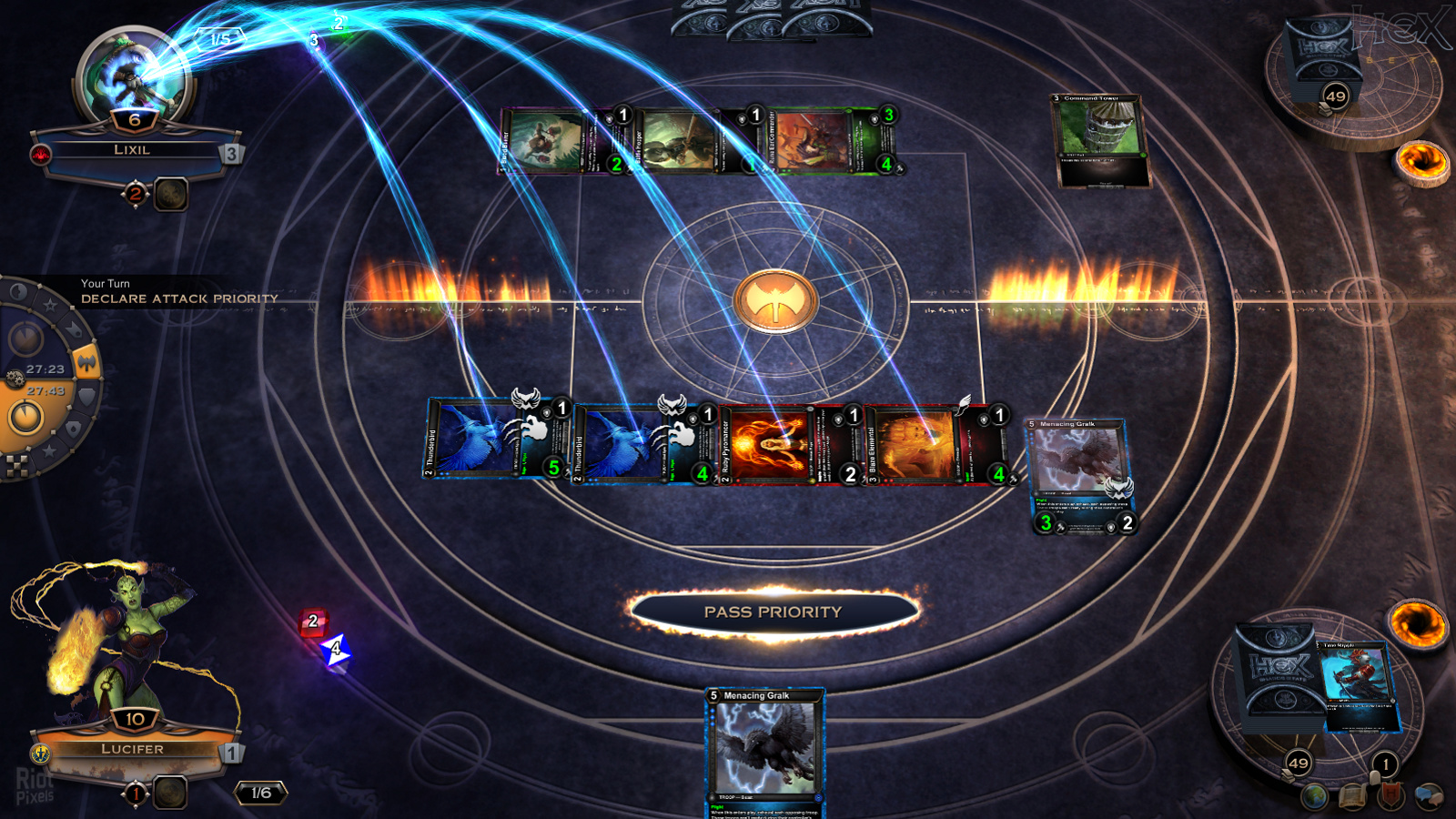
Task: Click the Pass Priority button
Action: coord(773,612)
